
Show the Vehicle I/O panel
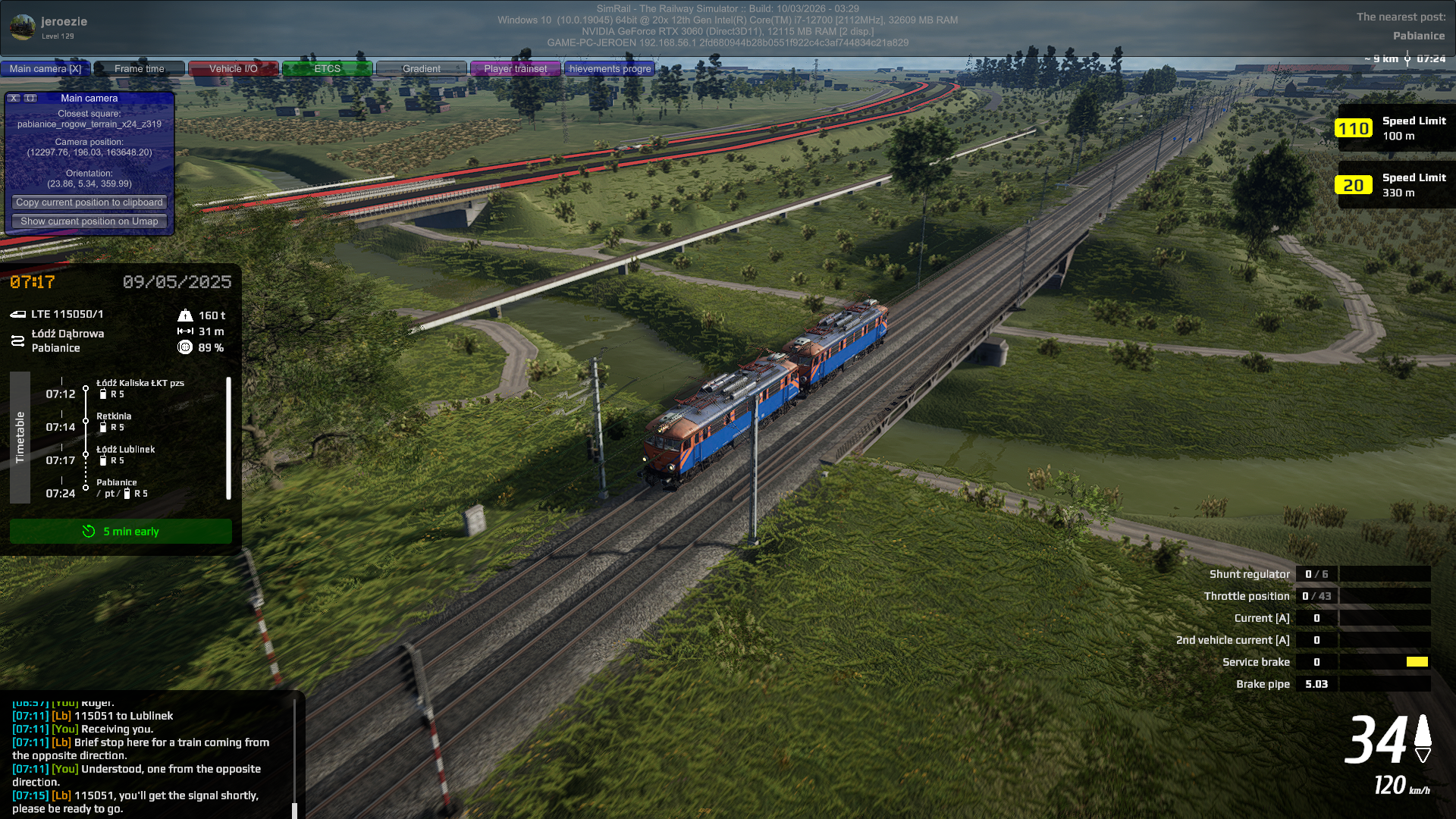click(234, 69)
